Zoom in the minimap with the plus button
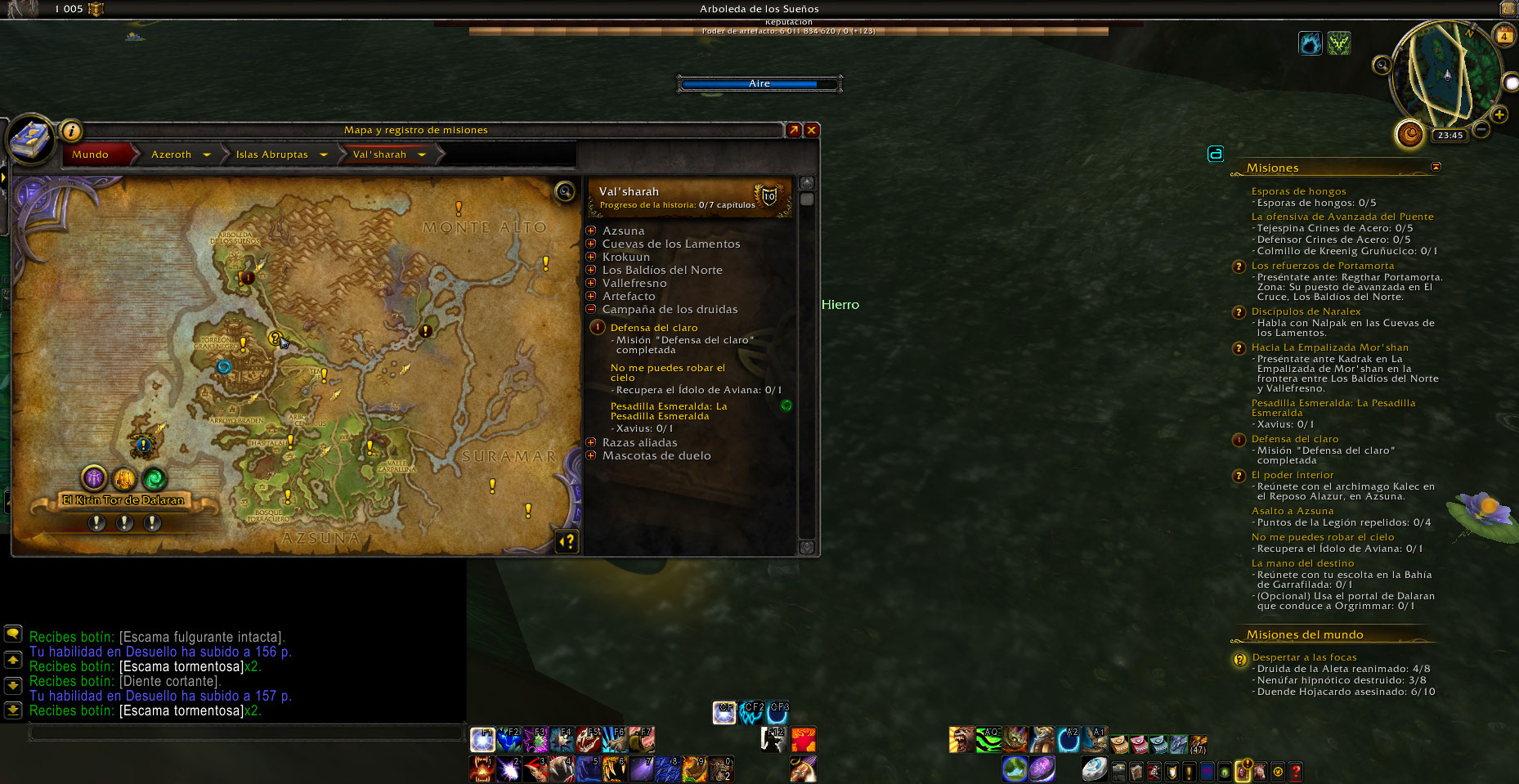Image resolution: width=1519 pixels, height=784 pixels. 1499,114
